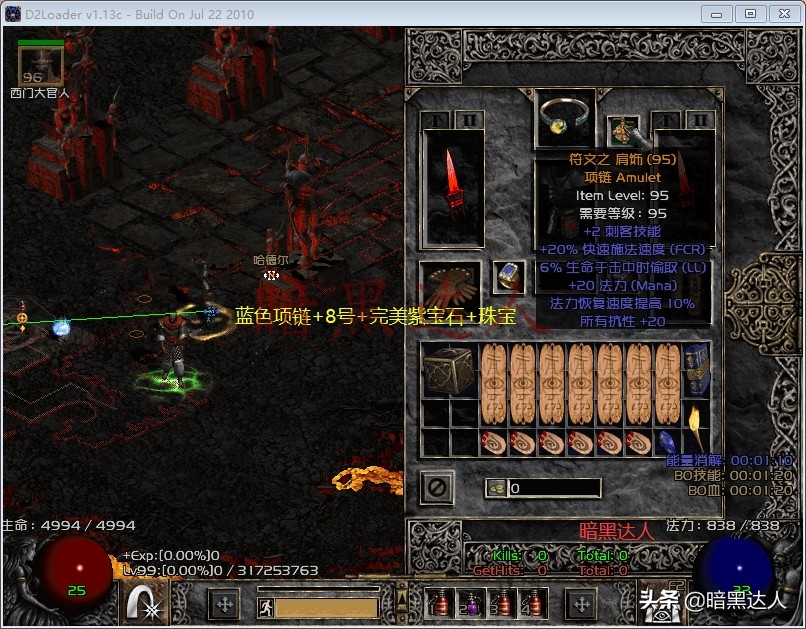Close the inventory with the cancel button
Screen dimensions: 806x629
pyautogui.click(x=437, y=488)
